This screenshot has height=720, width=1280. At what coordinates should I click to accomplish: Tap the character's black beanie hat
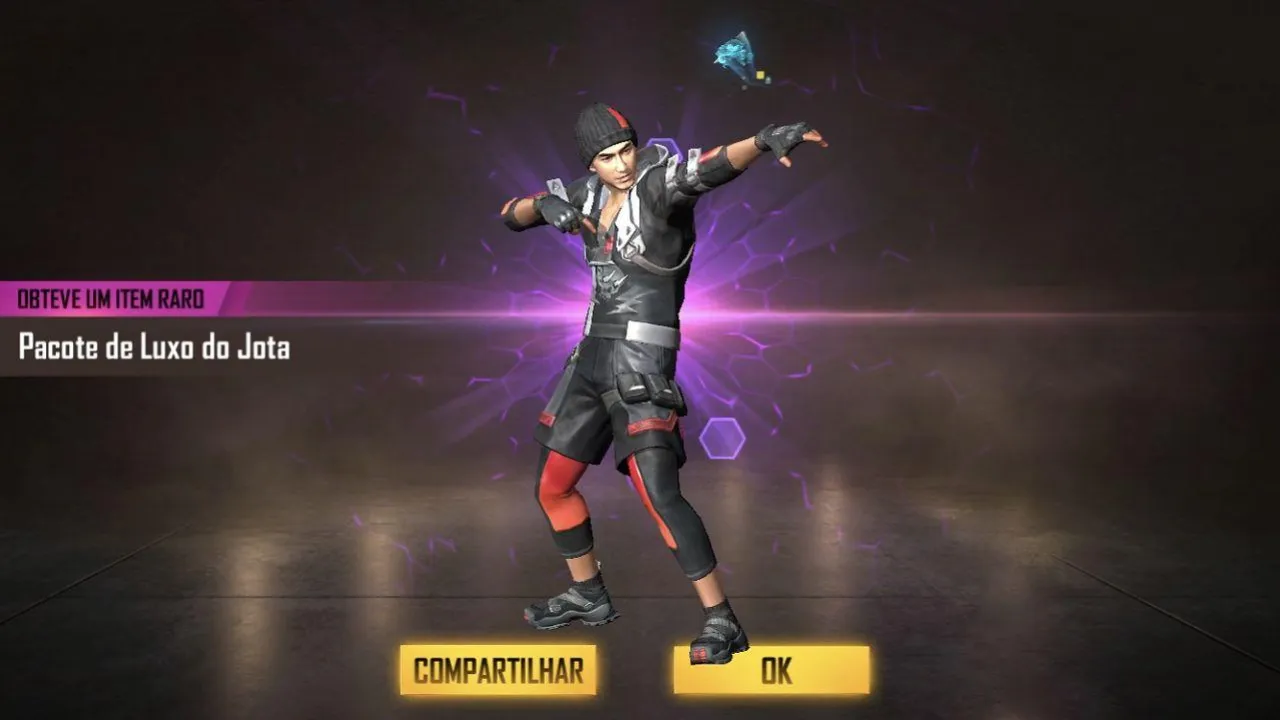[x=605, y=130]
